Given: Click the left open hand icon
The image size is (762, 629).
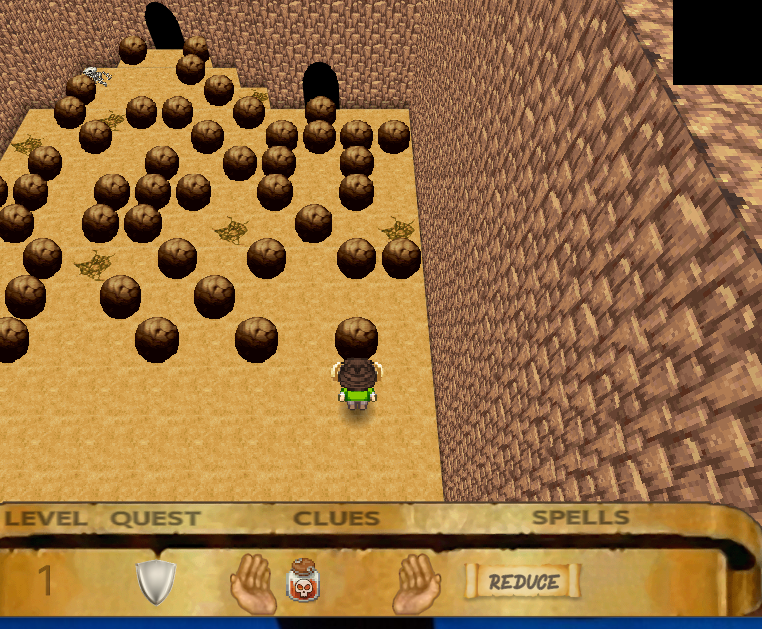Looking at the screenshot, I should click(253, 583).
